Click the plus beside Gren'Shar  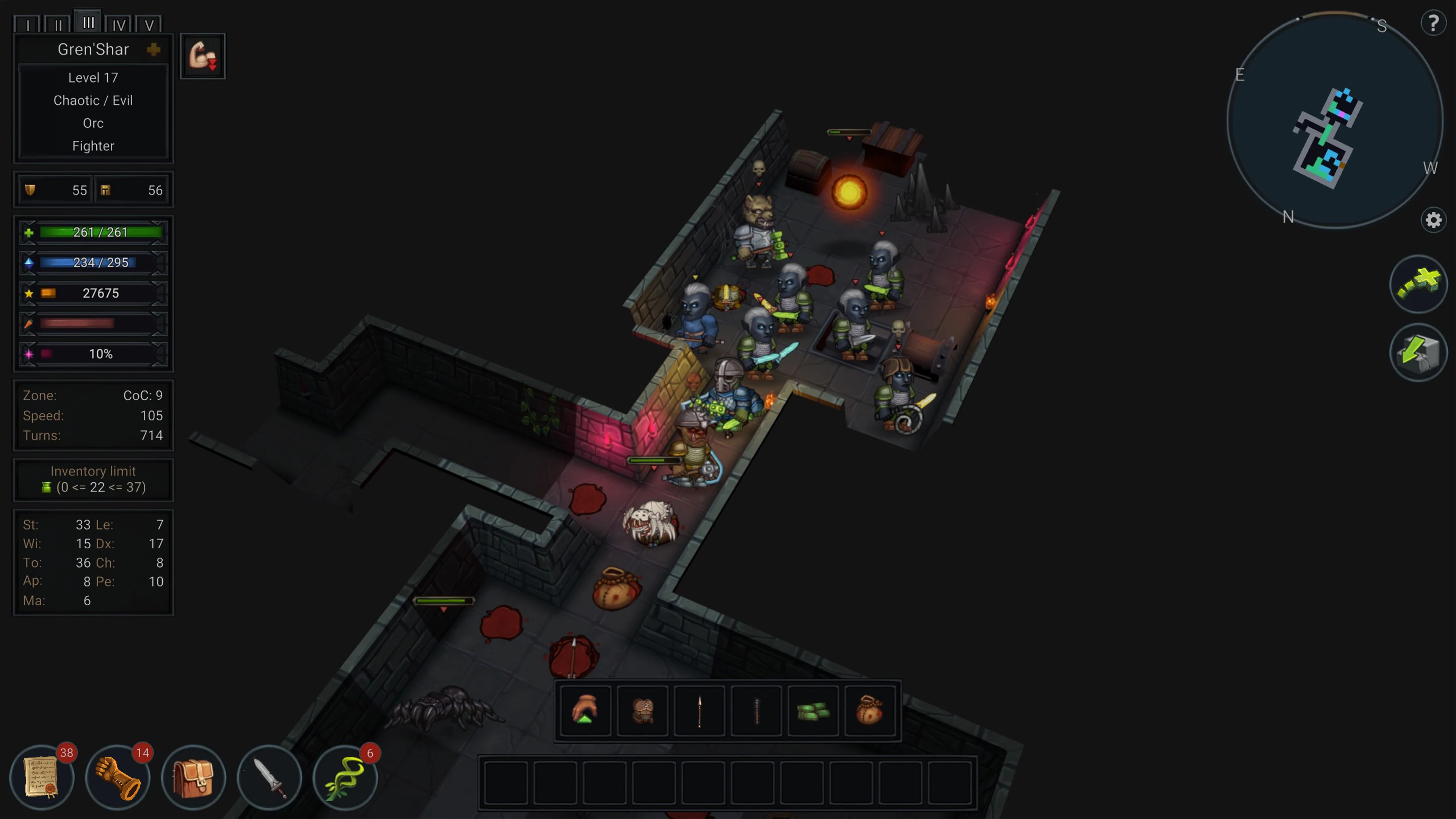pos(154,49)
